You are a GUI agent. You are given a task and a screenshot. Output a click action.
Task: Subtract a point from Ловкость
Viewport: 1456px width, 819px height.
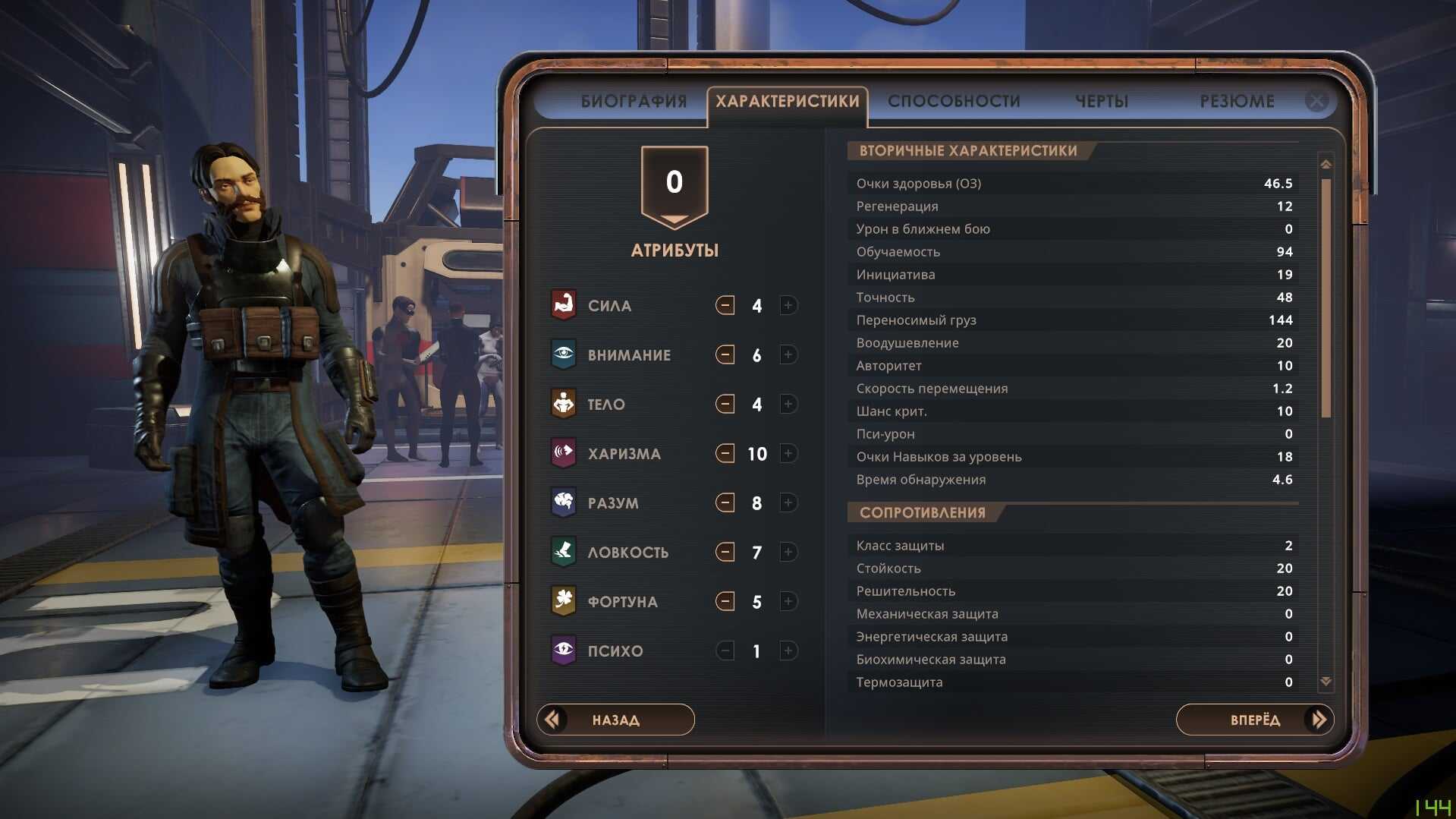coord(725,552)
